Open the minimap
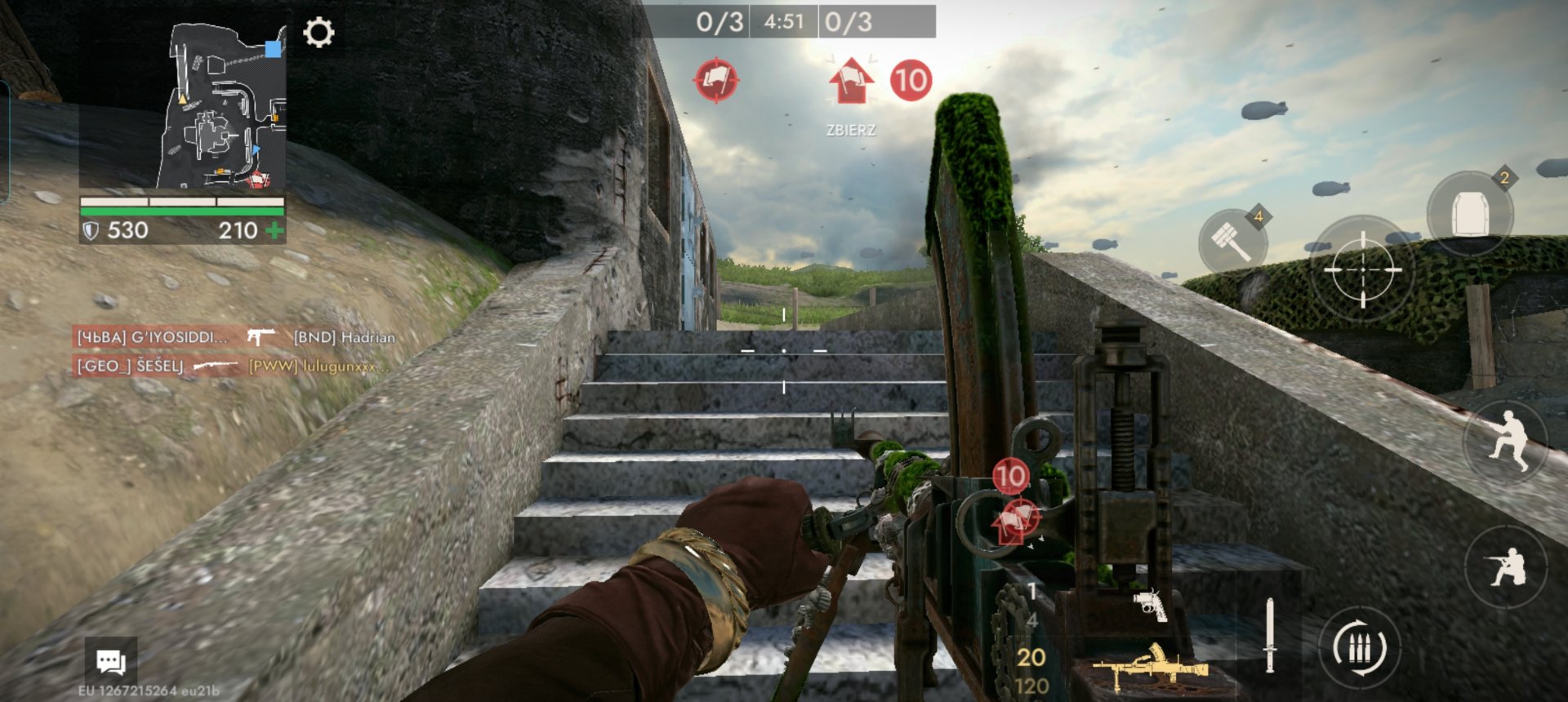1568x702 pixels. (182, 107)
